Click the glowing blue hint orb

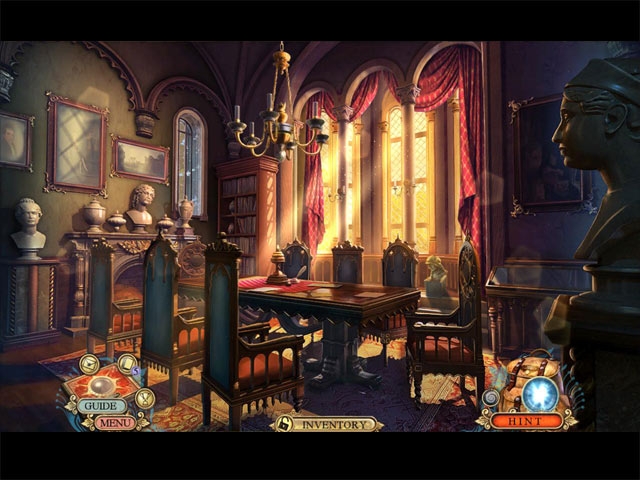(540, 393)
